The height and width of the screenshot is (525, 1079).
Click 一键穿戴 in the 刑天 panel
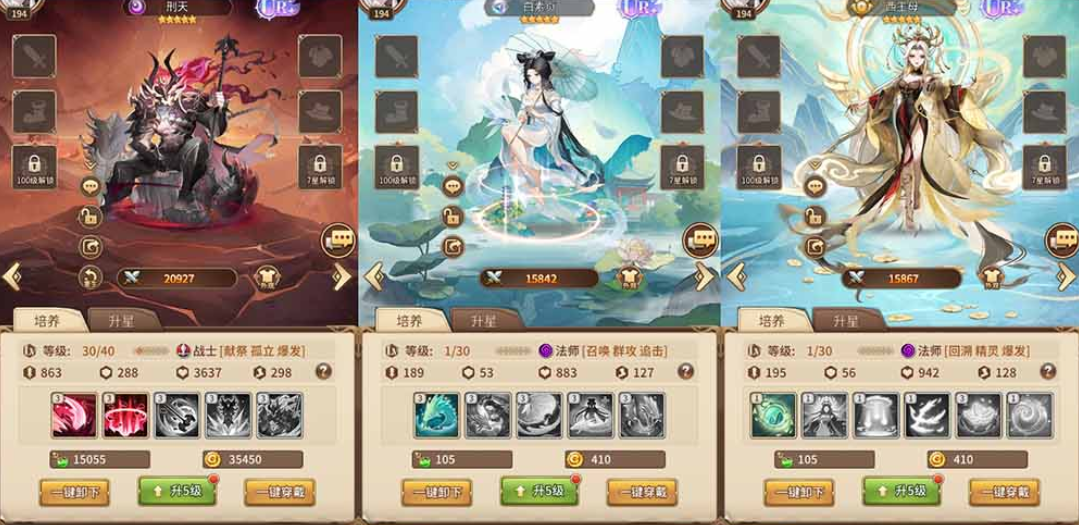(282, 492)
